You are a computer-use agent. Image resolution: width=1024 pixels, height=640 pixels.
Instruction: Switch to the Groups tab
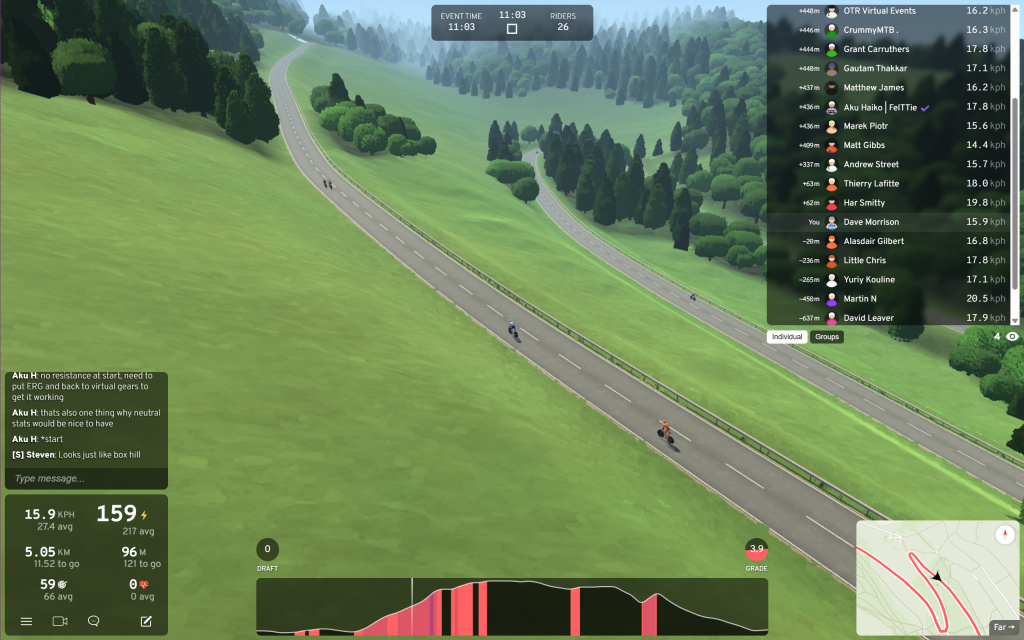pyautogui.click(x=827, y=337)
